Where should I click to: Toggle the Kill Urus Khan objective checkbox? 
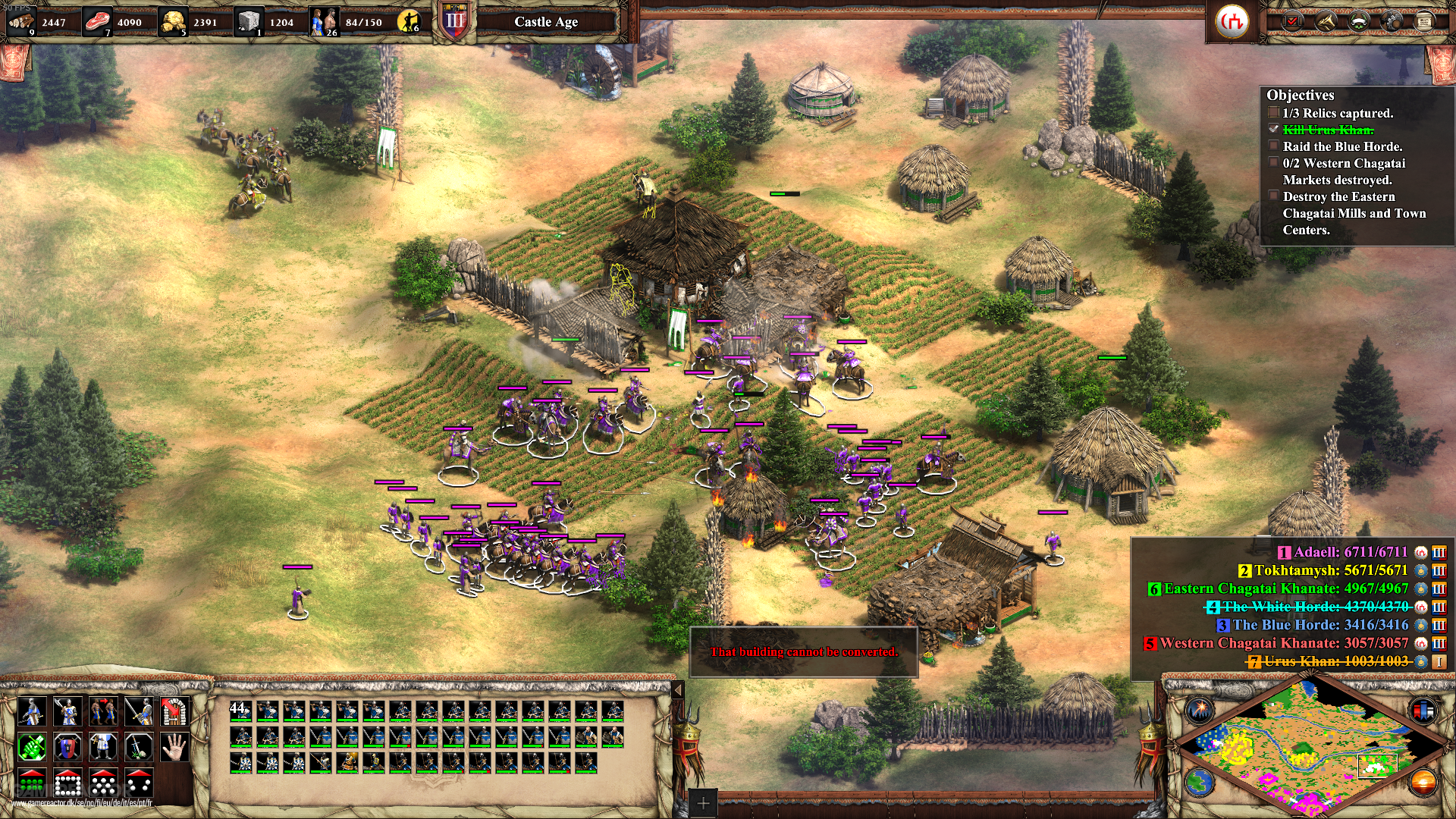(1274, 130)
